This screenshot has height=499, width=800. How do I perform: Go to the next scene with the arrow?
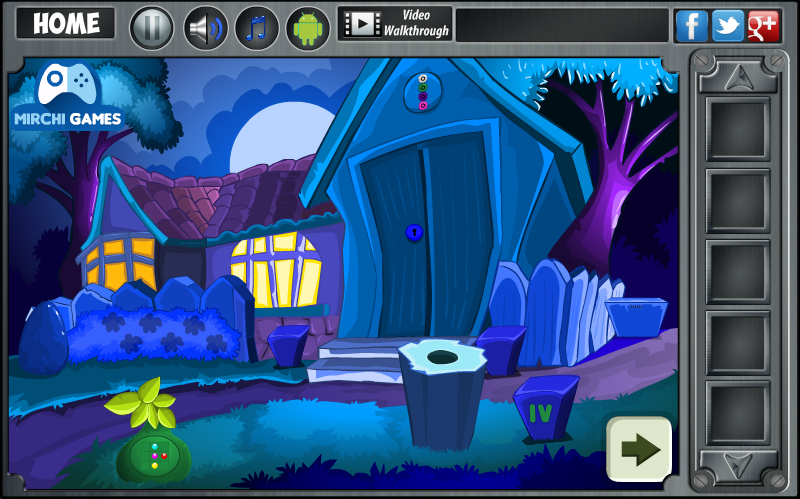pyautogui.click(x=639, y=449)
